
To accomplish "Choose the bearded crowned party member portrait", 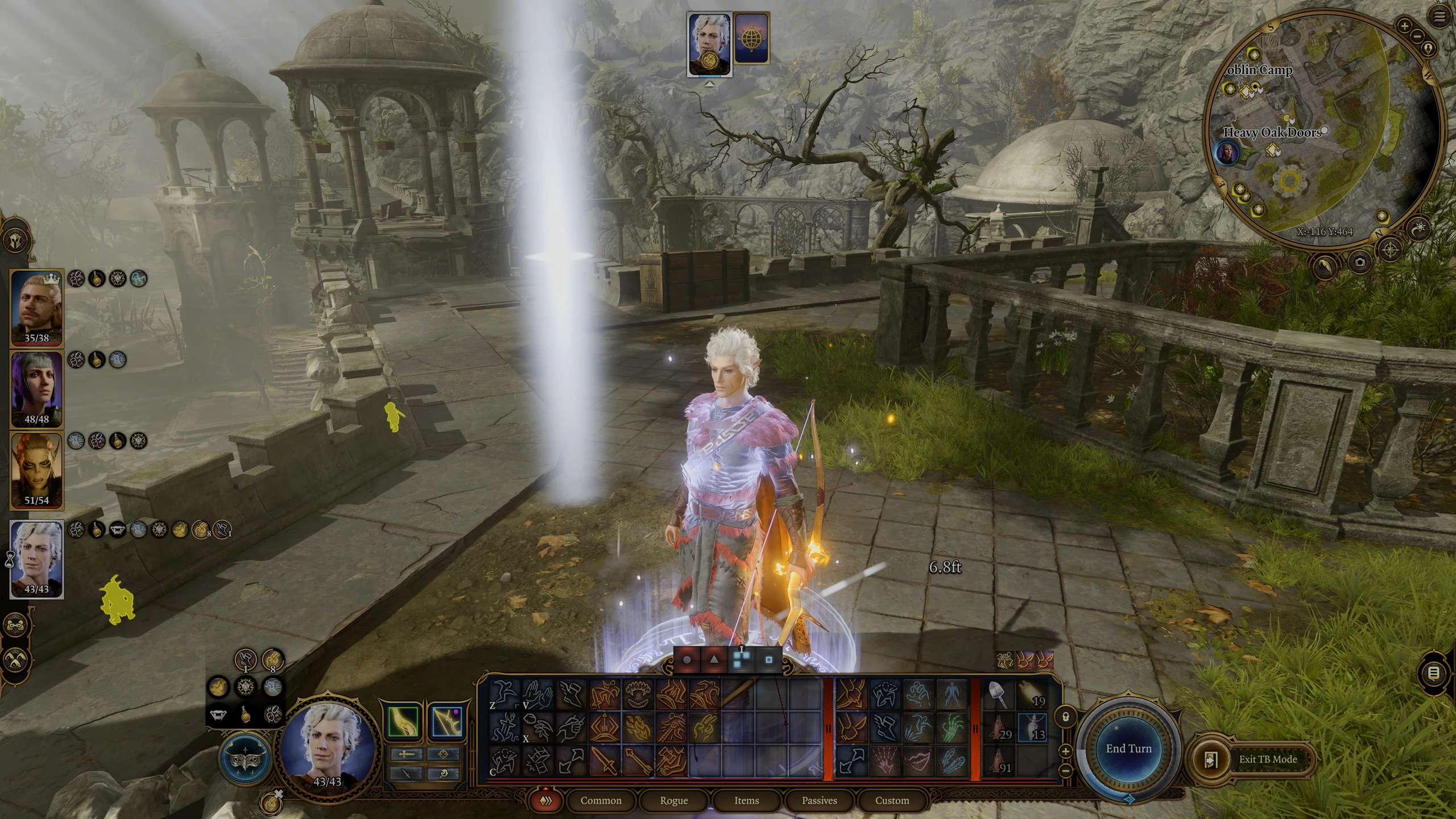I will click(36, 306).
